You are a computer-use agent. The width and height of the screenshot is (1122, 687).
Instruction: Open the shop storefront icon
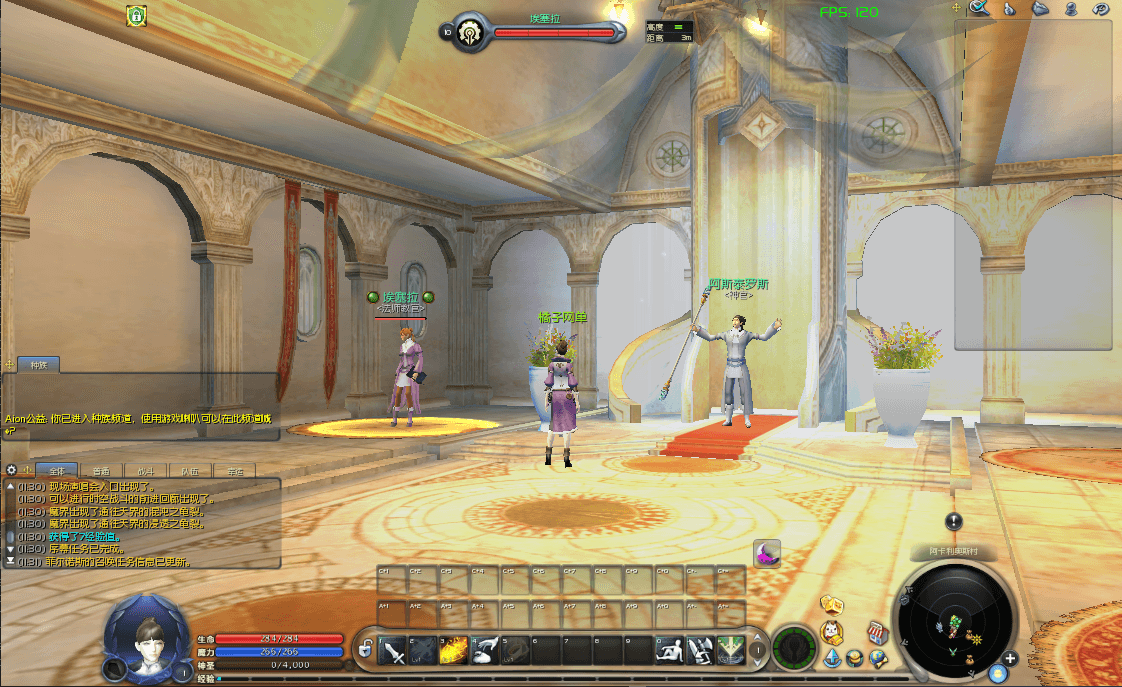(x=877, y=632)
